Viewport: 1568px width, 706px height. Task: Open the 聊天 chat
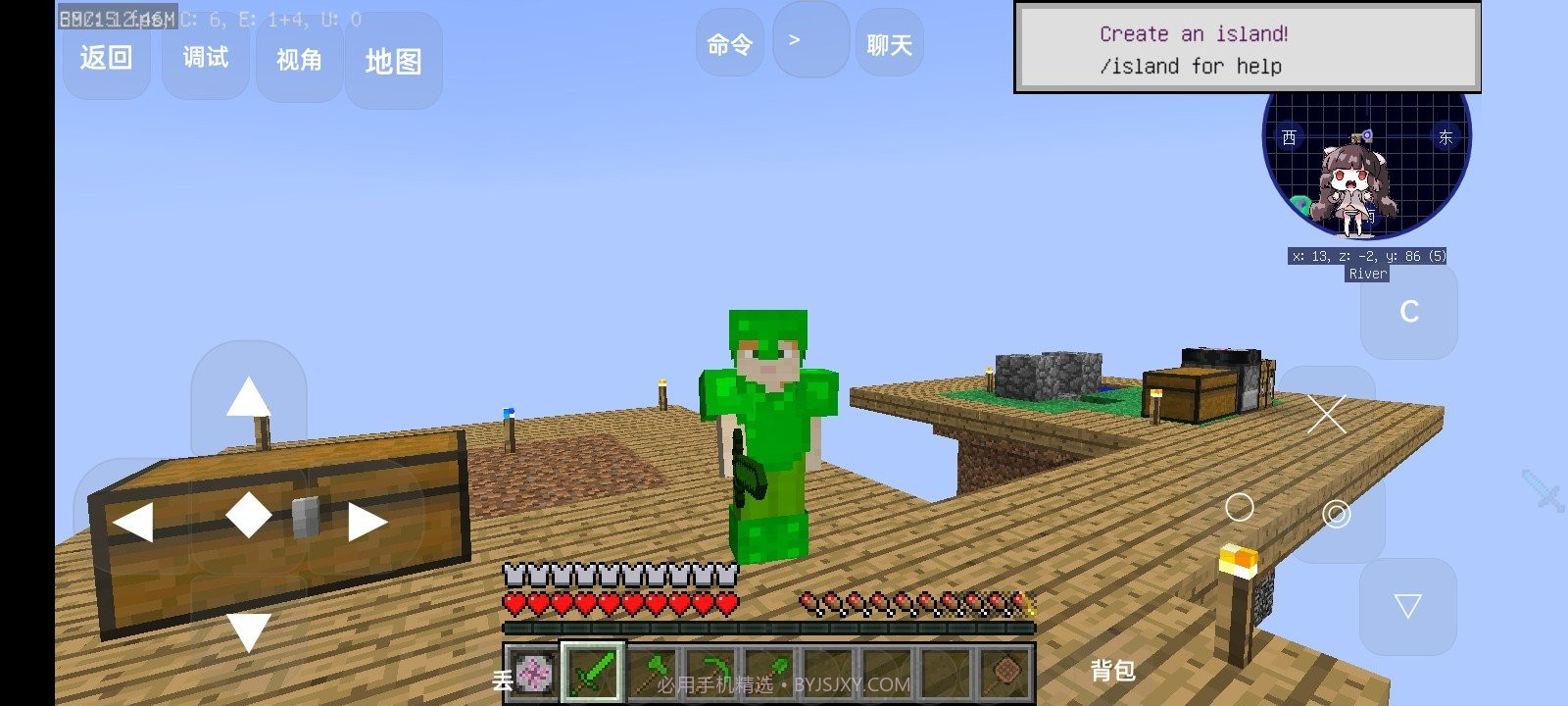pyautogui.click(x=889, y=45)
